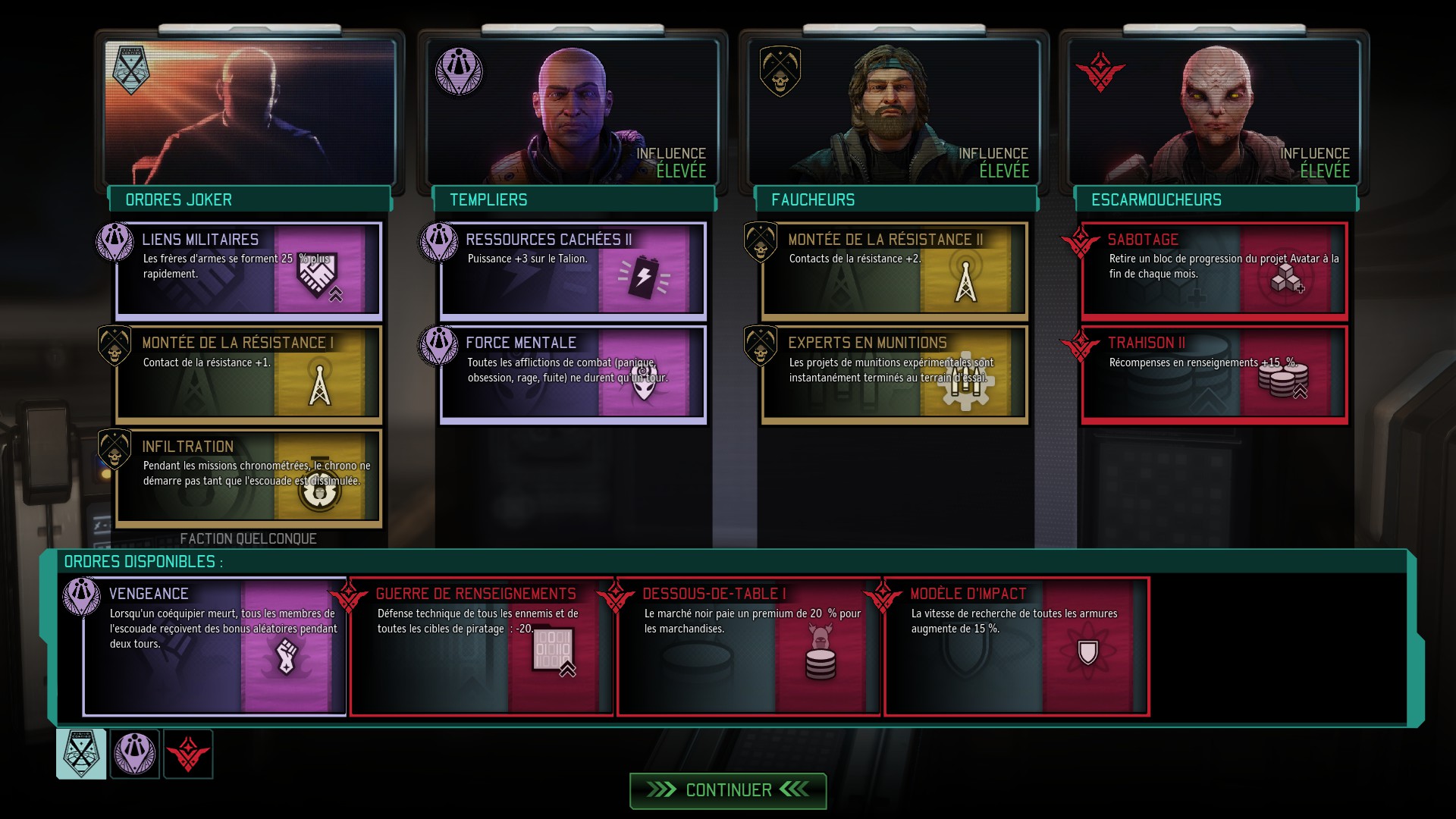Screen dimensions: 1456x819
Task: Select the Modèle d'Impact order card
Action: pyautogui.click(x=1016, y=646)
